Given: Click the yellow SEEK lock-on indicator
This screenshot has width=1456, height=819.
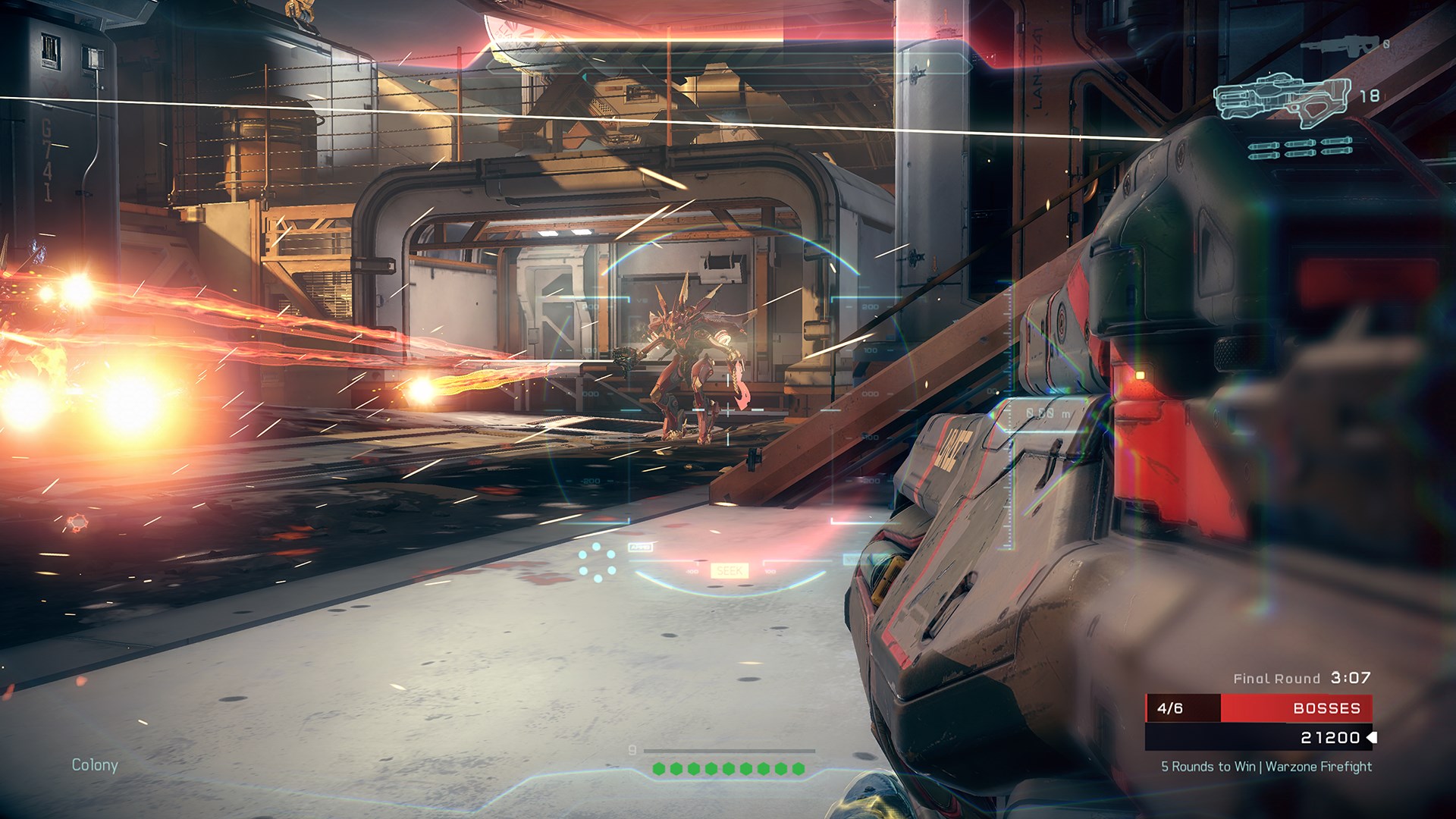Looking at the screenshot, I should coord(730,570).
